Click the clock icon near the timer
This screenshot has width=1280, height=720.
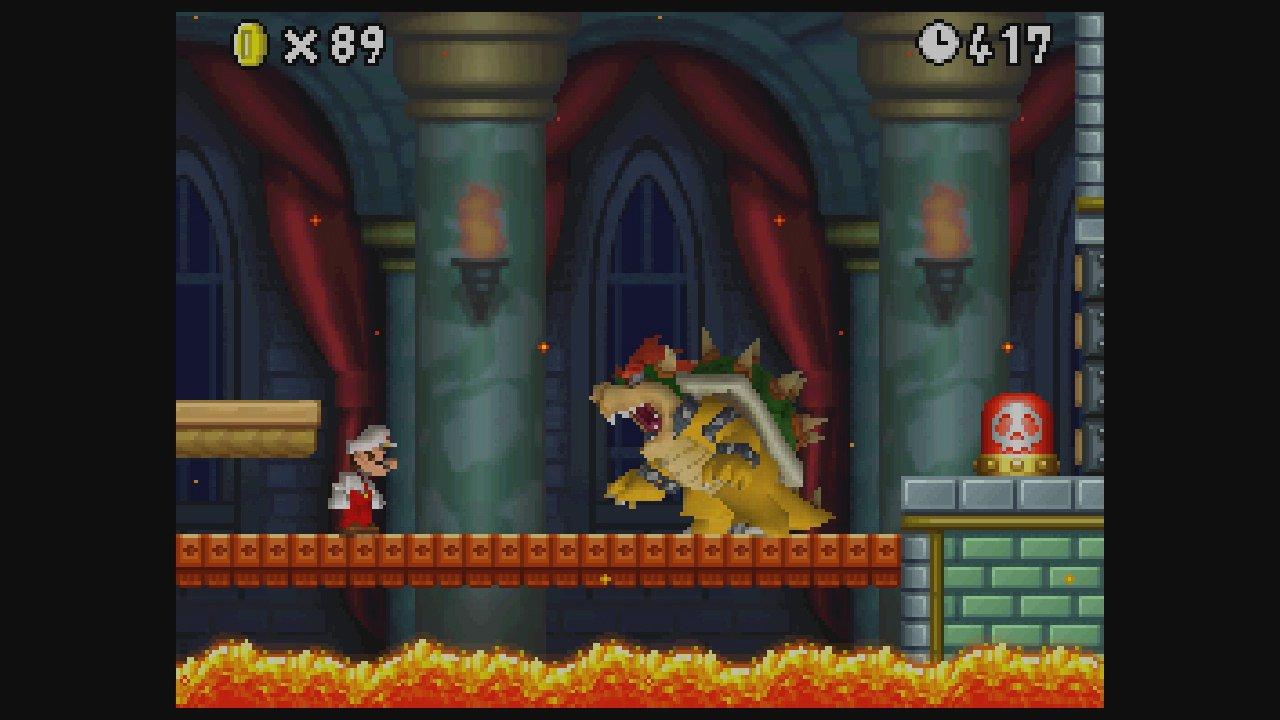[x=938, y=43]
